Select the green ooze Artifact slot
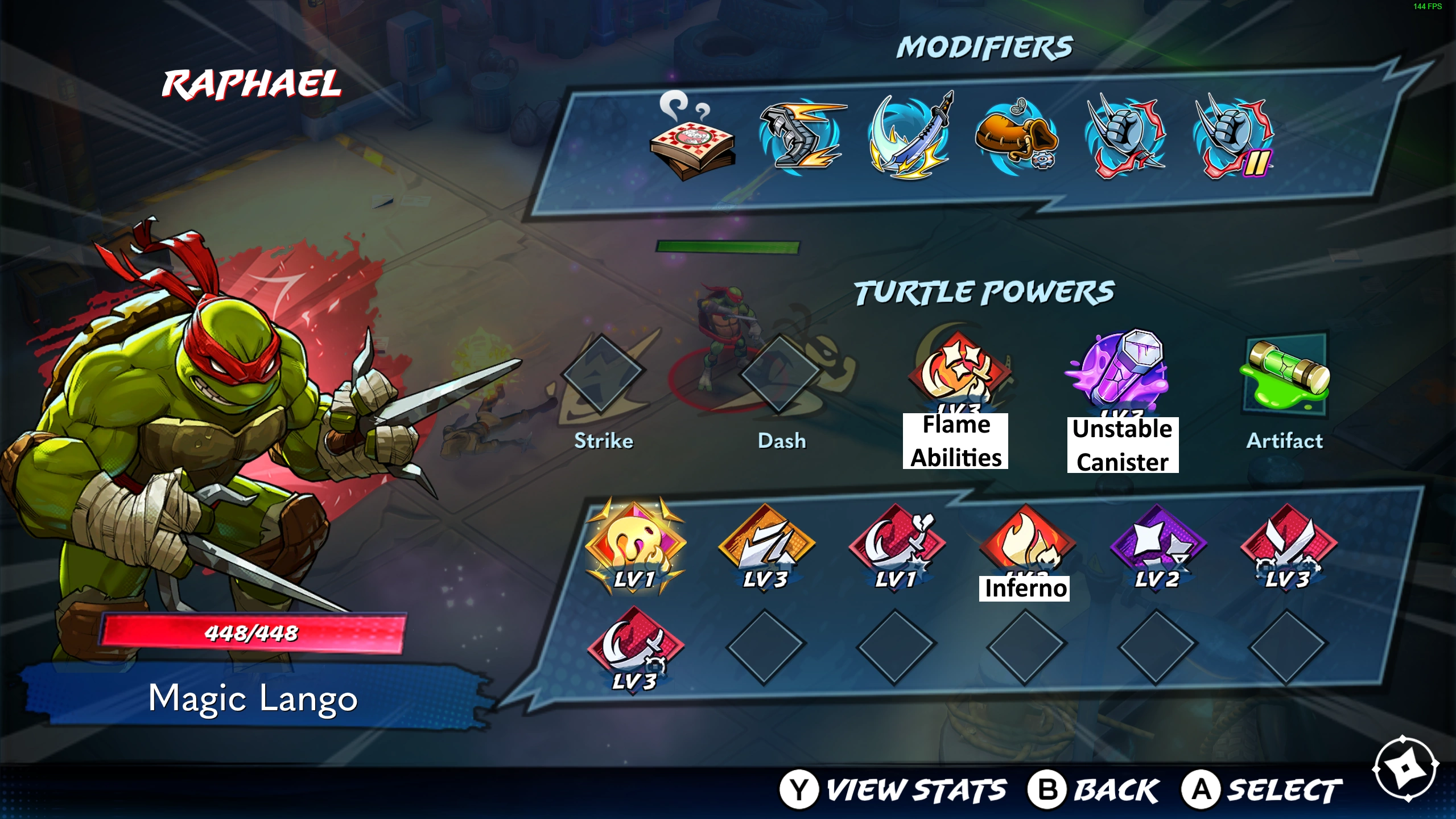 [x=1286, y=373]
